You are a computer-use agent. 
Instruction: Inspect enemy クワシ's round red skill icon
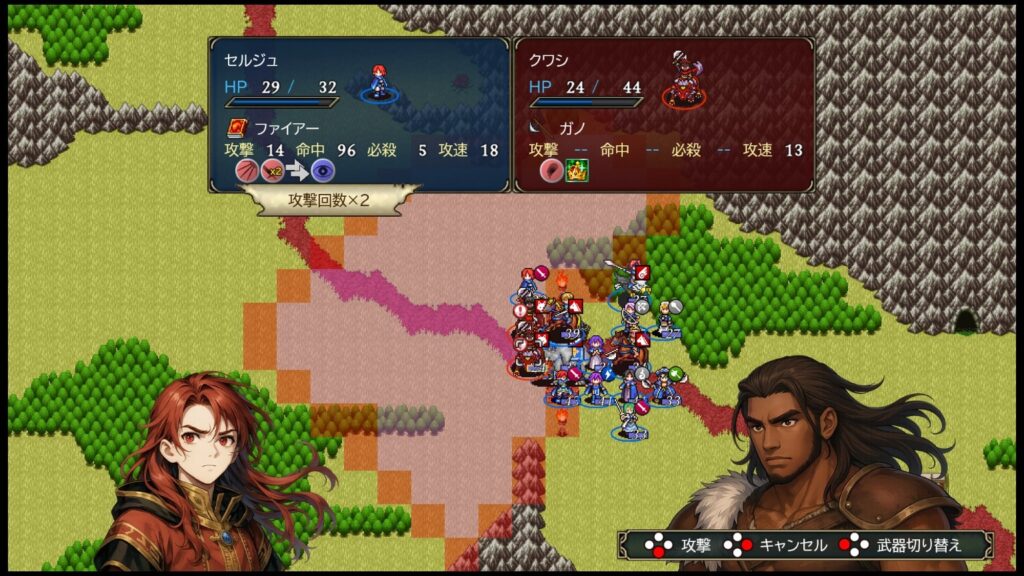tap(552, 170)
